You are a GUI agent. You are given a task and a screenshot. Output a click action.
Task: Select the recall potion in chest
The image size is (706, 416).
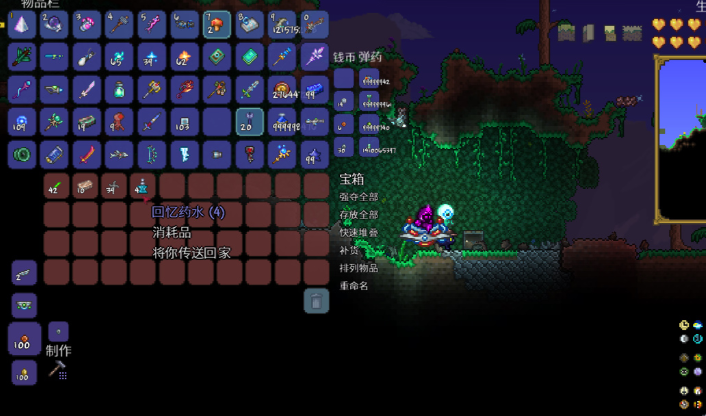(x=143, y=186)
